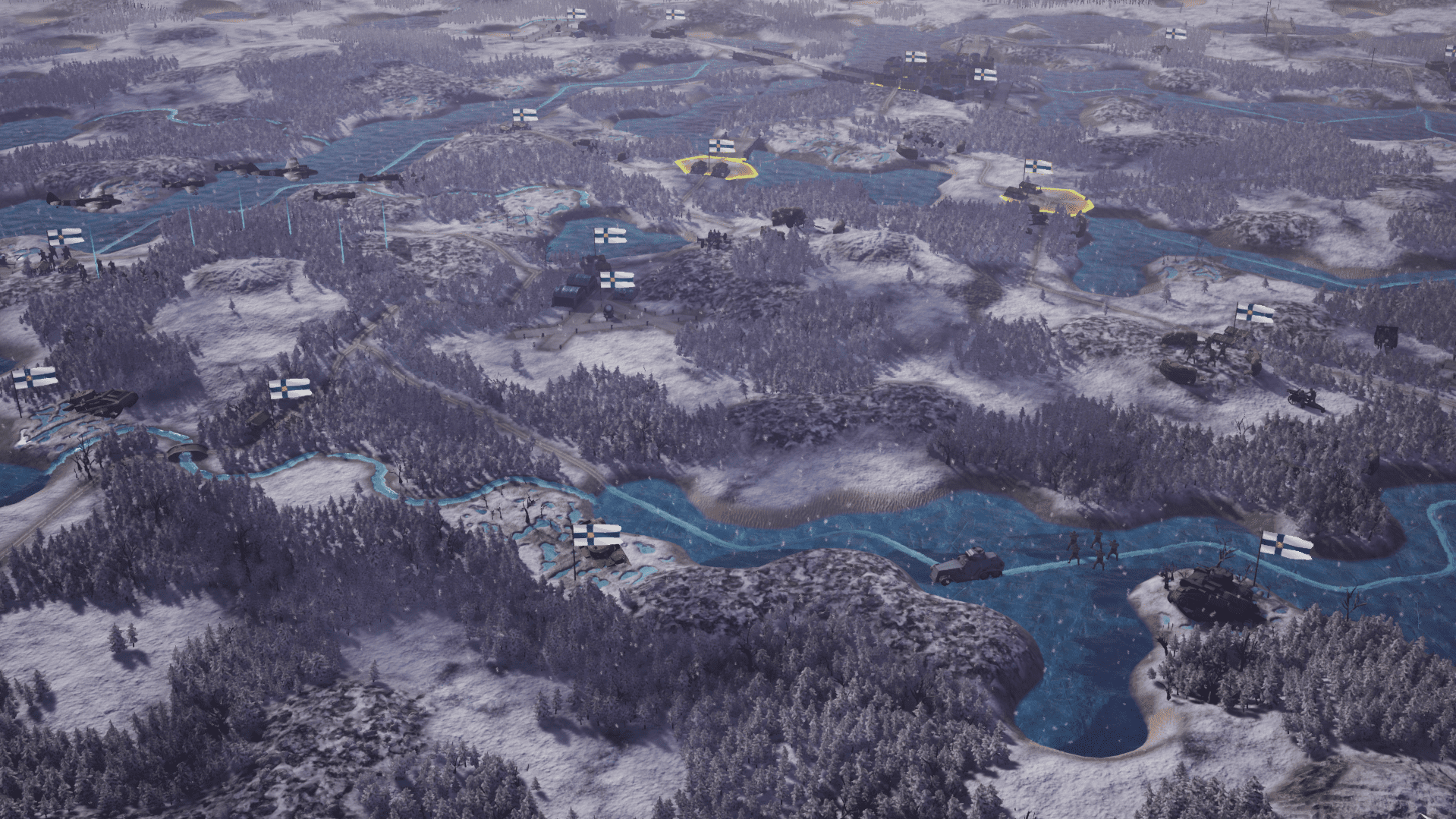Select the lone fighter plane on the far left
This screenshot has height=819, width=1456.
(x=83, y=199)
